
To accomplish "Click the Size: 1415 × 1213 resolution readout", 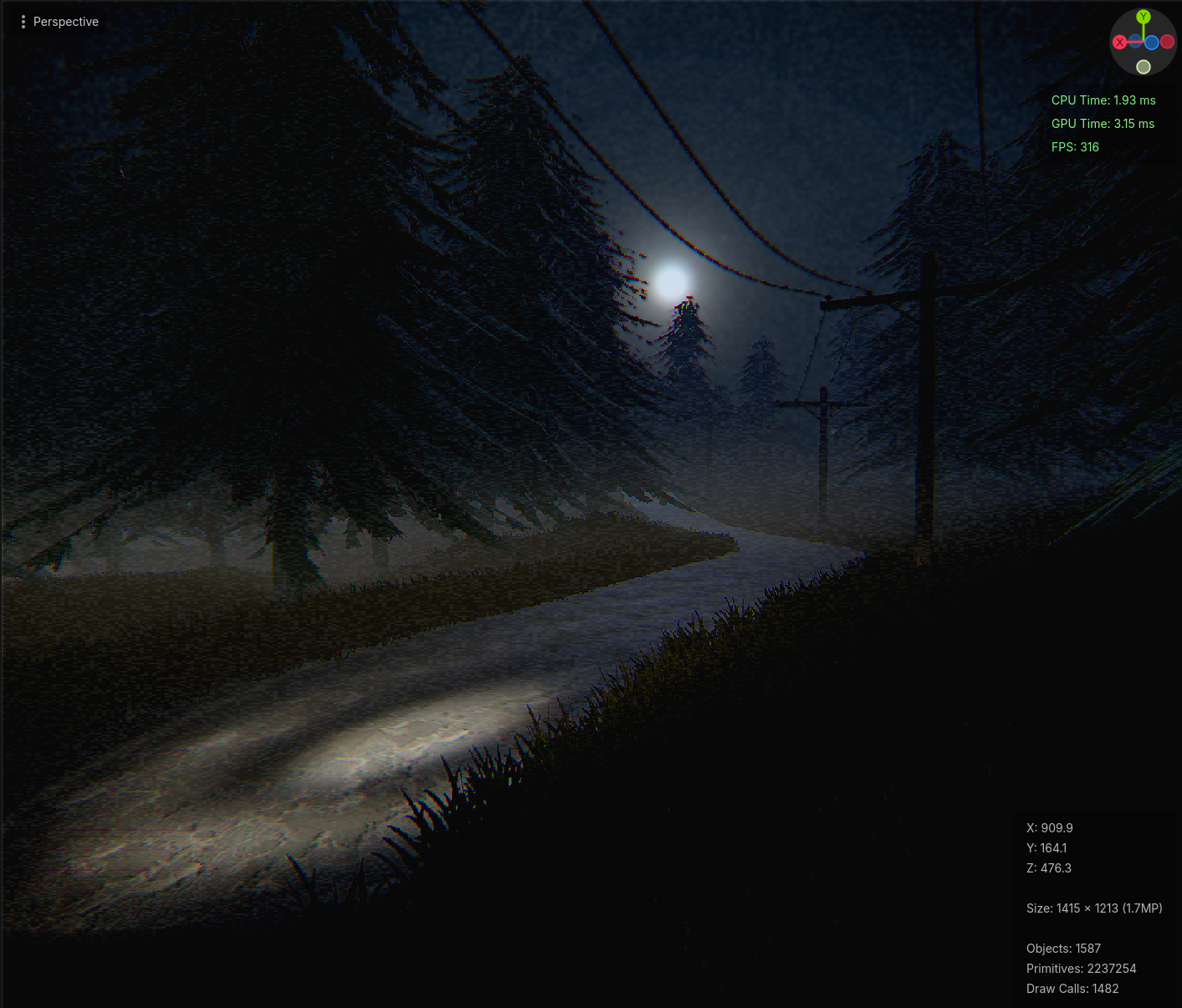I will point(1093,908).
